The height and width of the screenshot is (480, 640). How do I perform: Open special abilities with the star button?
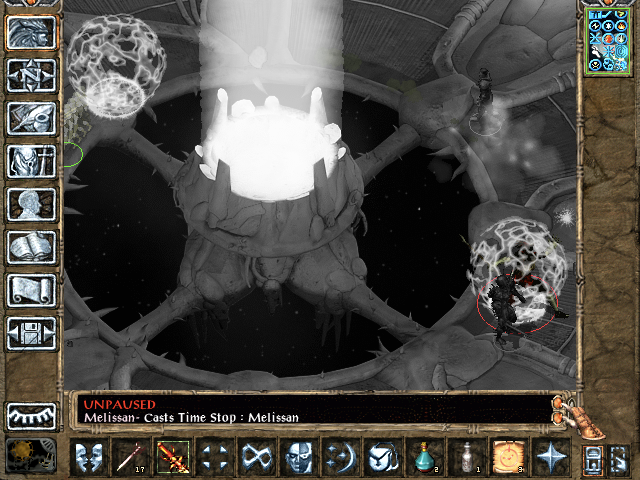point(550,458)
